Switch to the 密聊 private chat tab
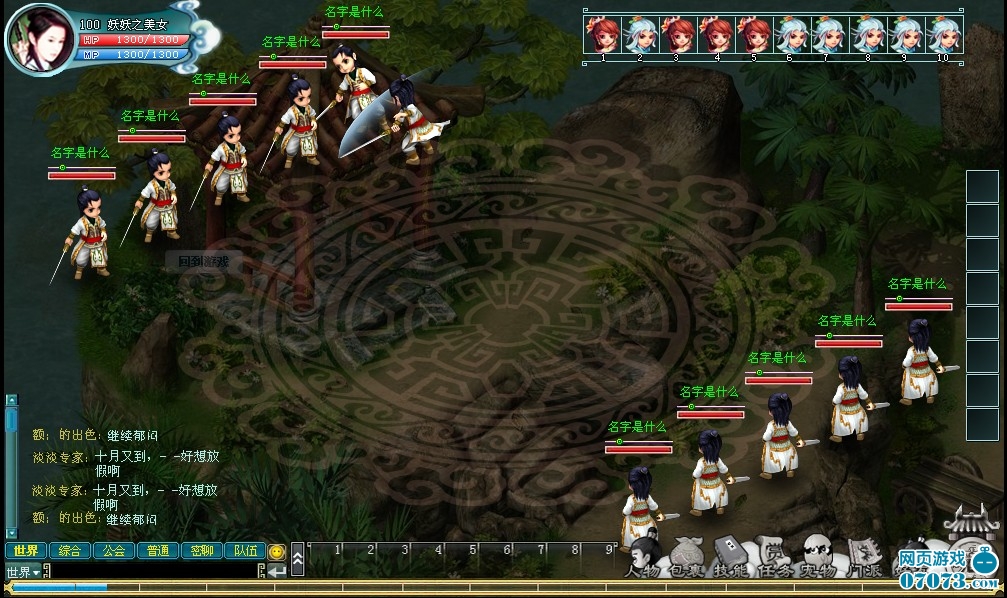 (201, 550)
